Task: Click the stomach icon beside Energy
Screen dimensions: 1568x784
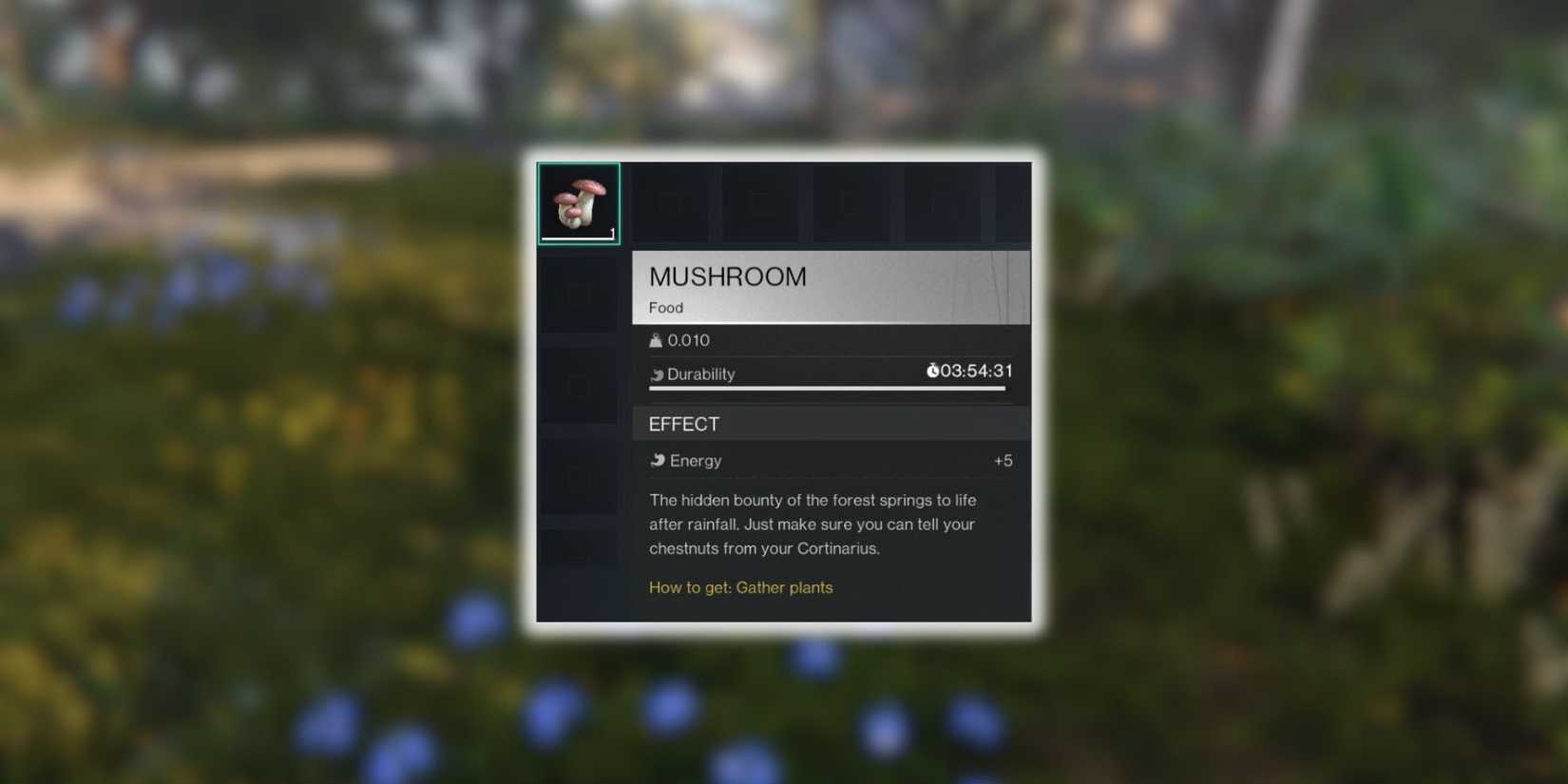Action: [x=660, y=460]
